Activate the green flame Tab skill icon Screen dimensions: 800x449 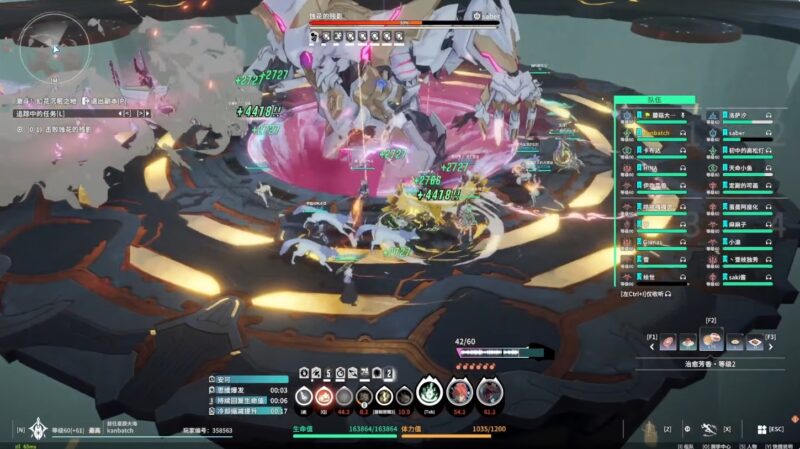point(429,391)
